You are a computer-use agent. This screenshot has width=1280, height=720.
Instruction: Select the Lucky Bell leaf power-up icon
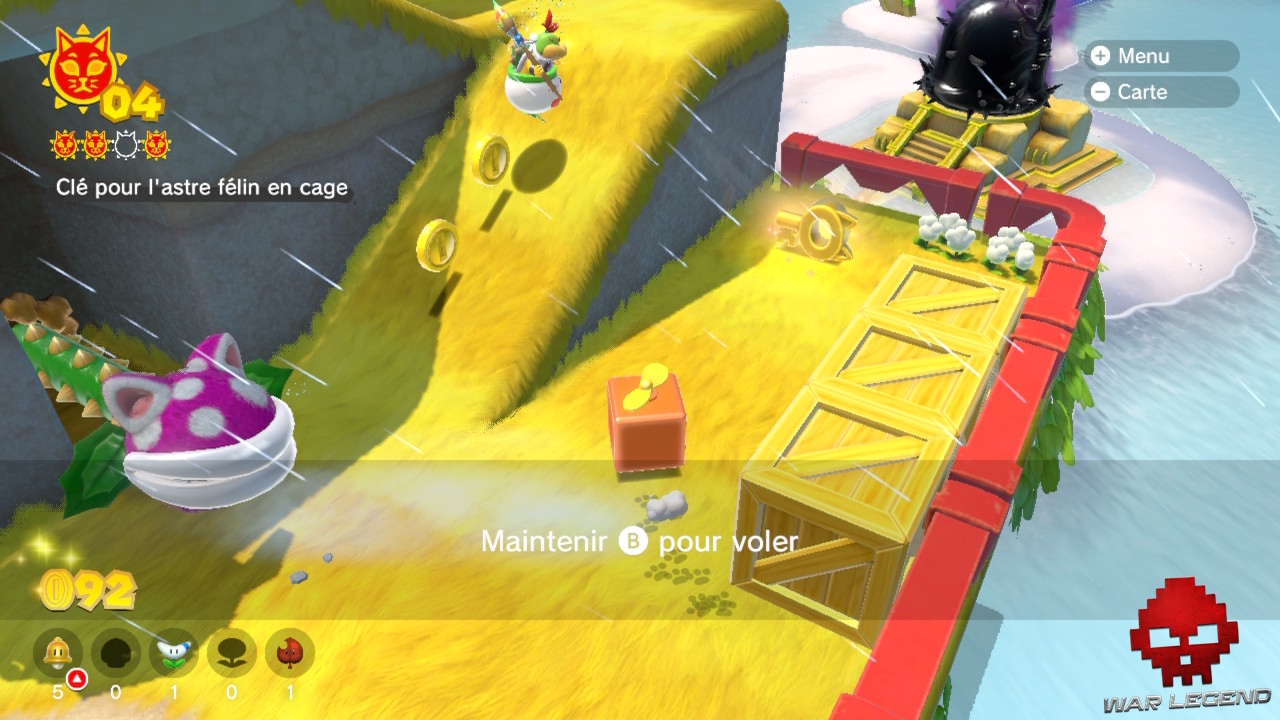pos(290,652)
